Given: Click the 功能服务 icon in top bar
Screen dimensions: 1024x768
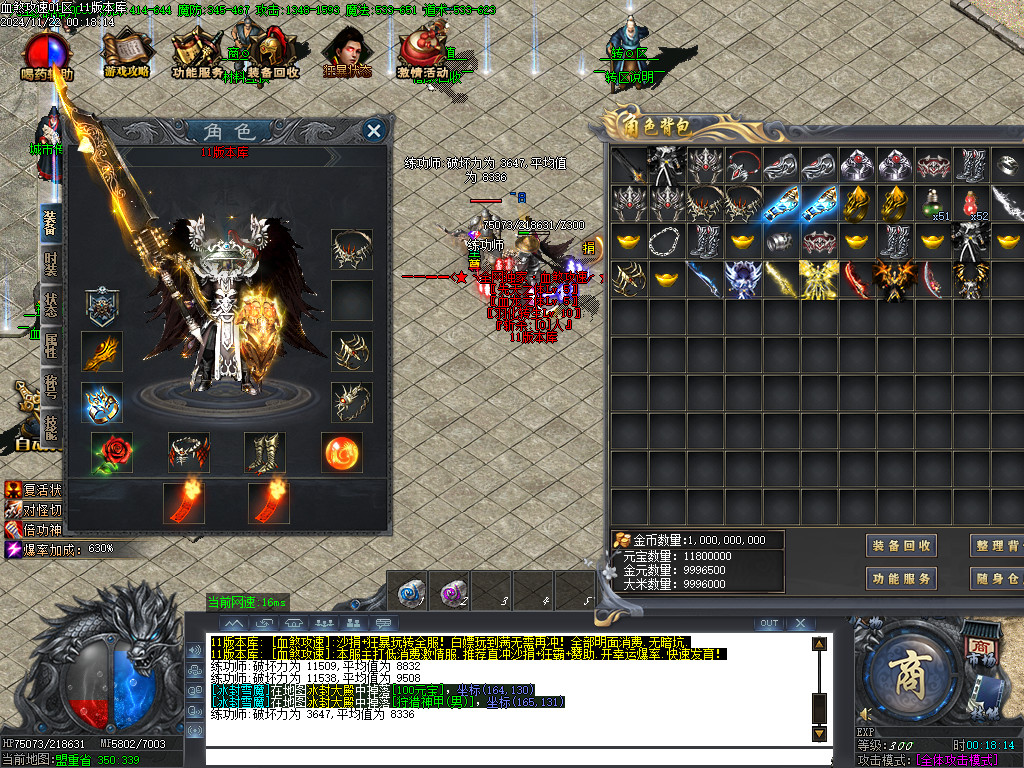Looking at the screenshot, I should point(197,52).
